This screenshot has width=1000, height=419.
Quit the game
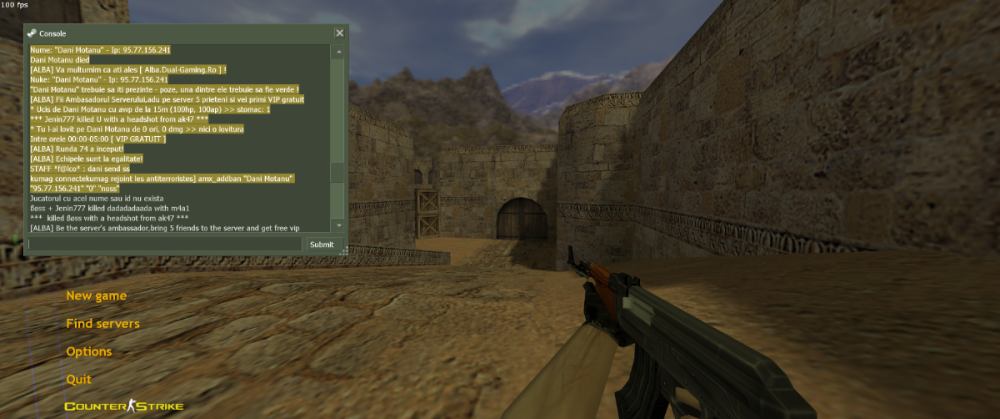pos(79,380)
